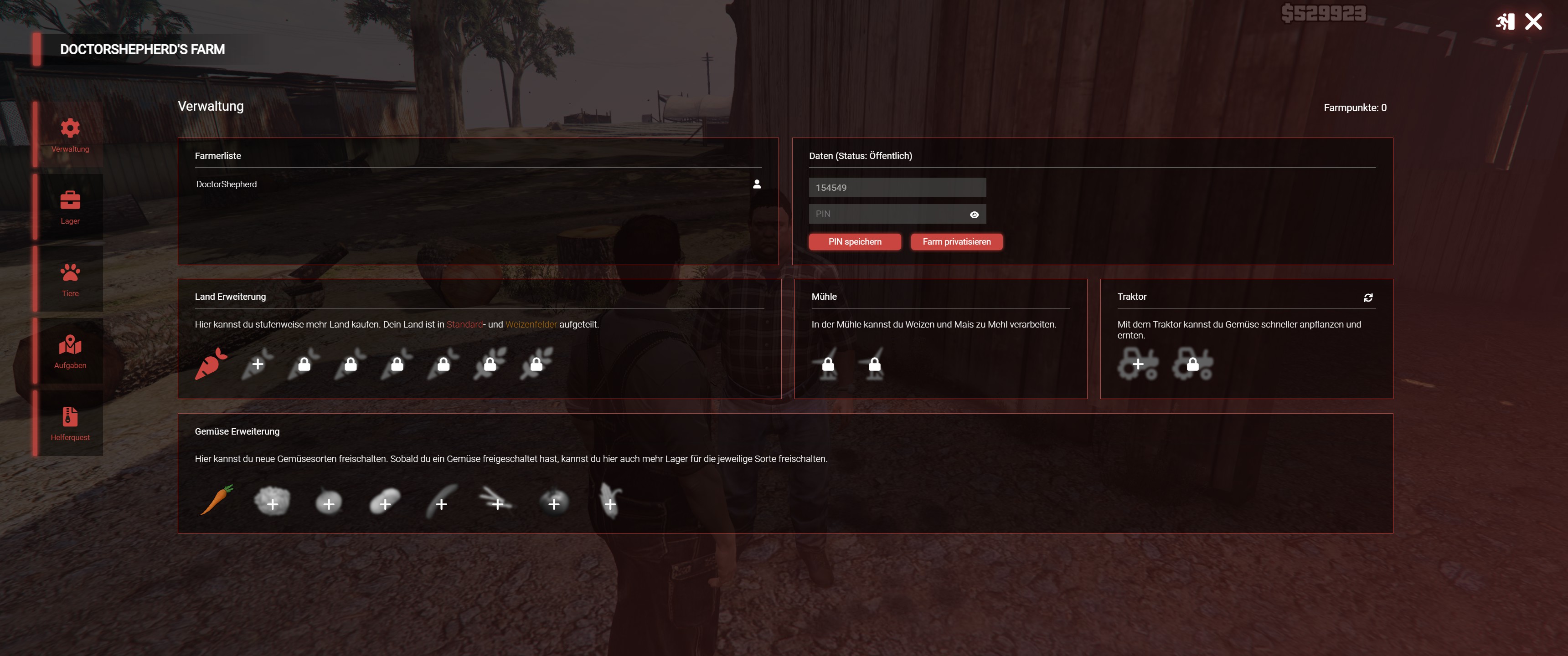The width and height of the screenshot is (1568, 656).
Task: Unlock the cauliflower vegetable
Action: pyautogui.click(x=272, y=503)
